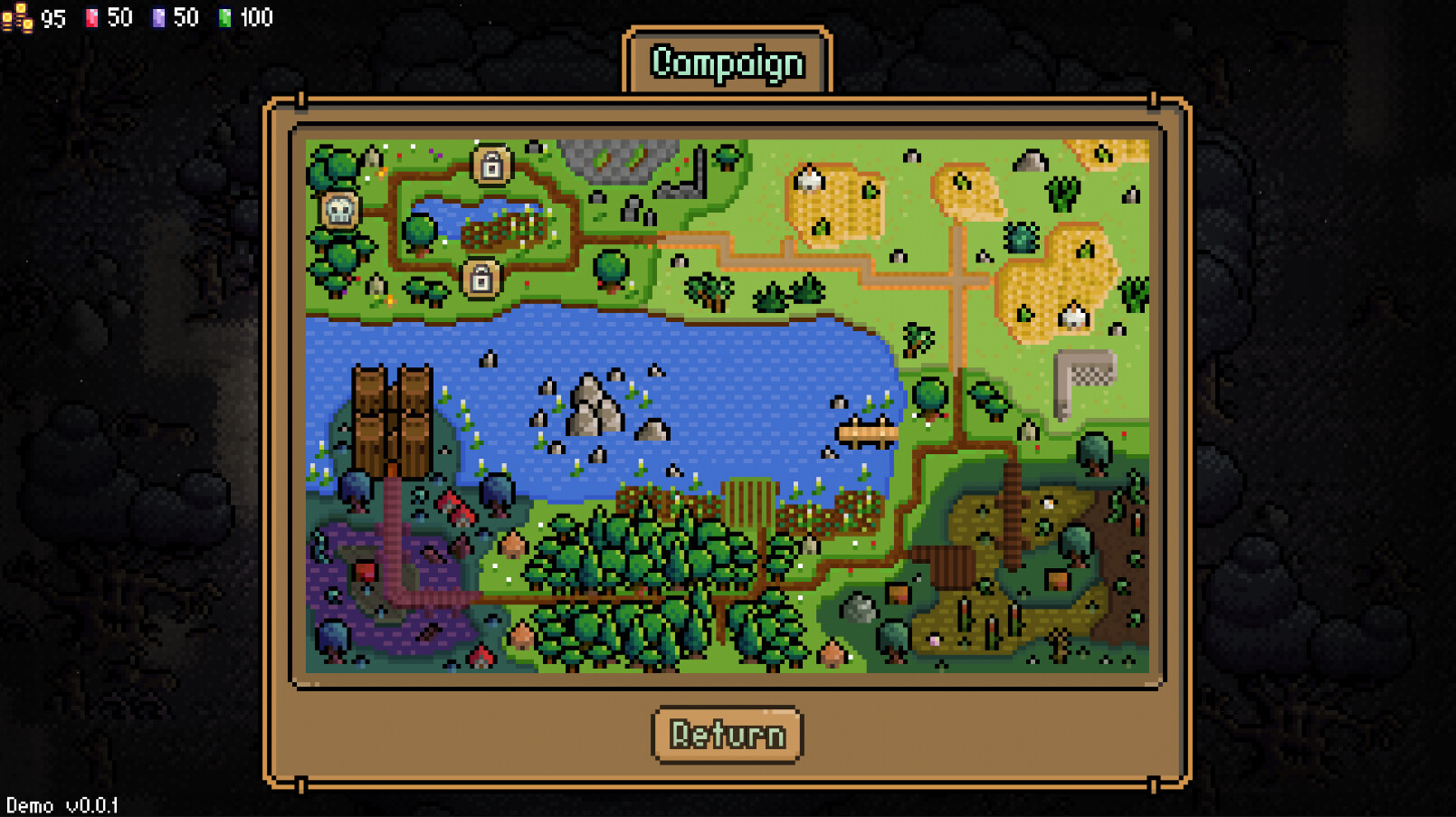1456x817 pixels.
Task: Open the Campaign header panel
Action: point(728,62)
